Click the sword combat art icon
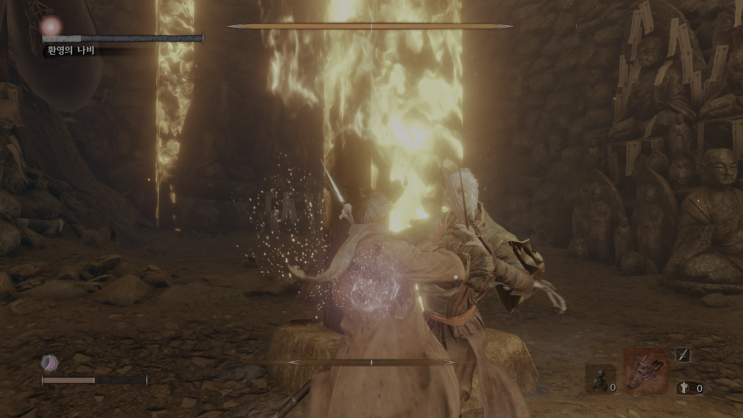 click(682, 354)
